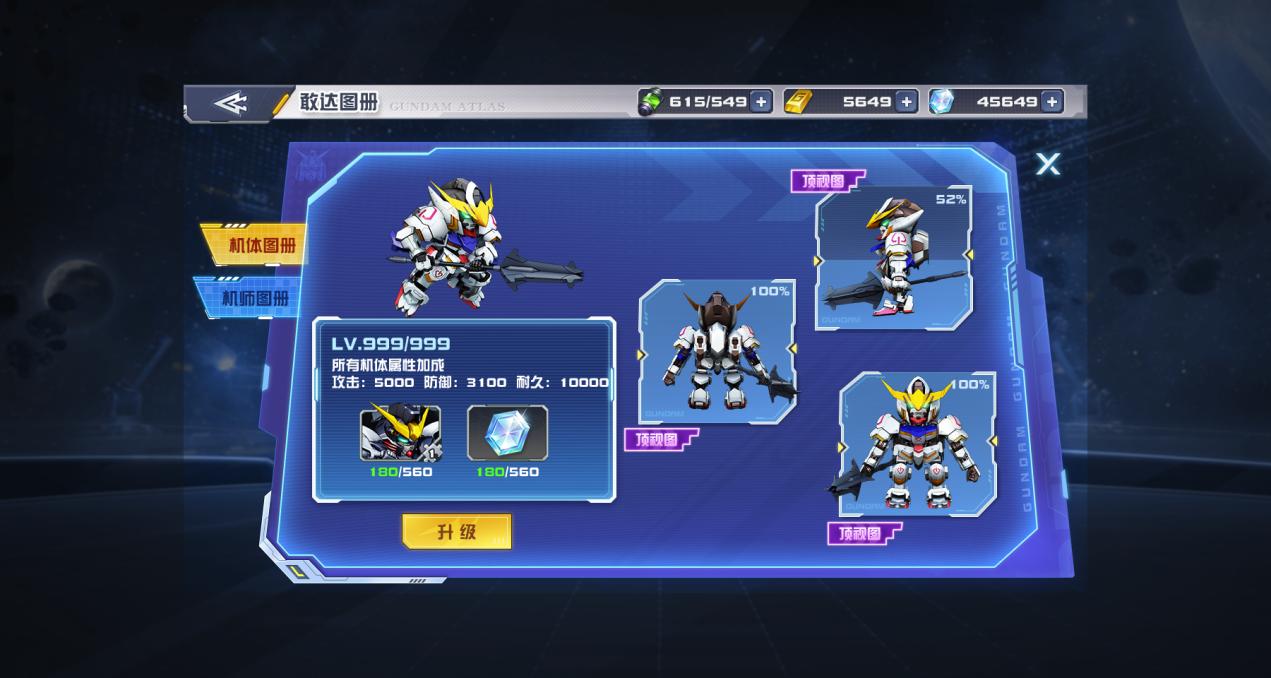
Task: Open the back-view Gundam thumbnail
Action: coord(717,351)
